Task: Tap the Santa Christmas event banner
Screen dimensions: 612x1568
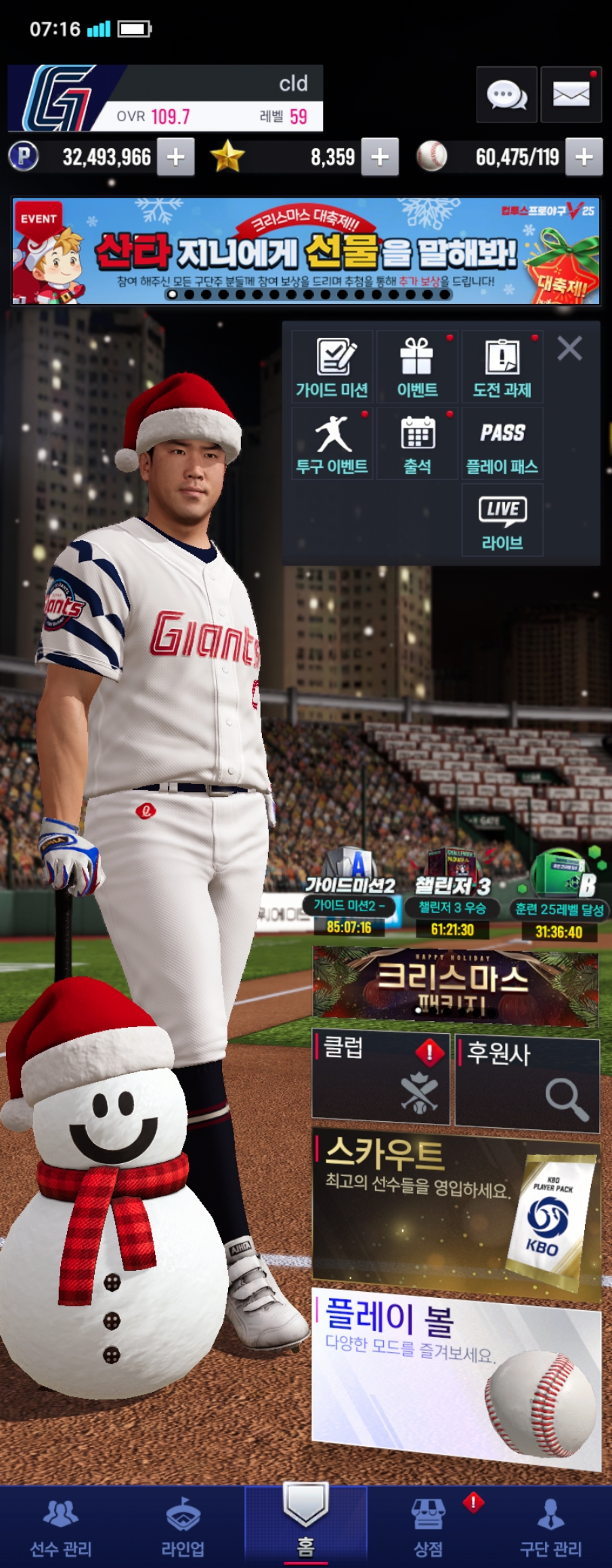Action: point(306,251)
